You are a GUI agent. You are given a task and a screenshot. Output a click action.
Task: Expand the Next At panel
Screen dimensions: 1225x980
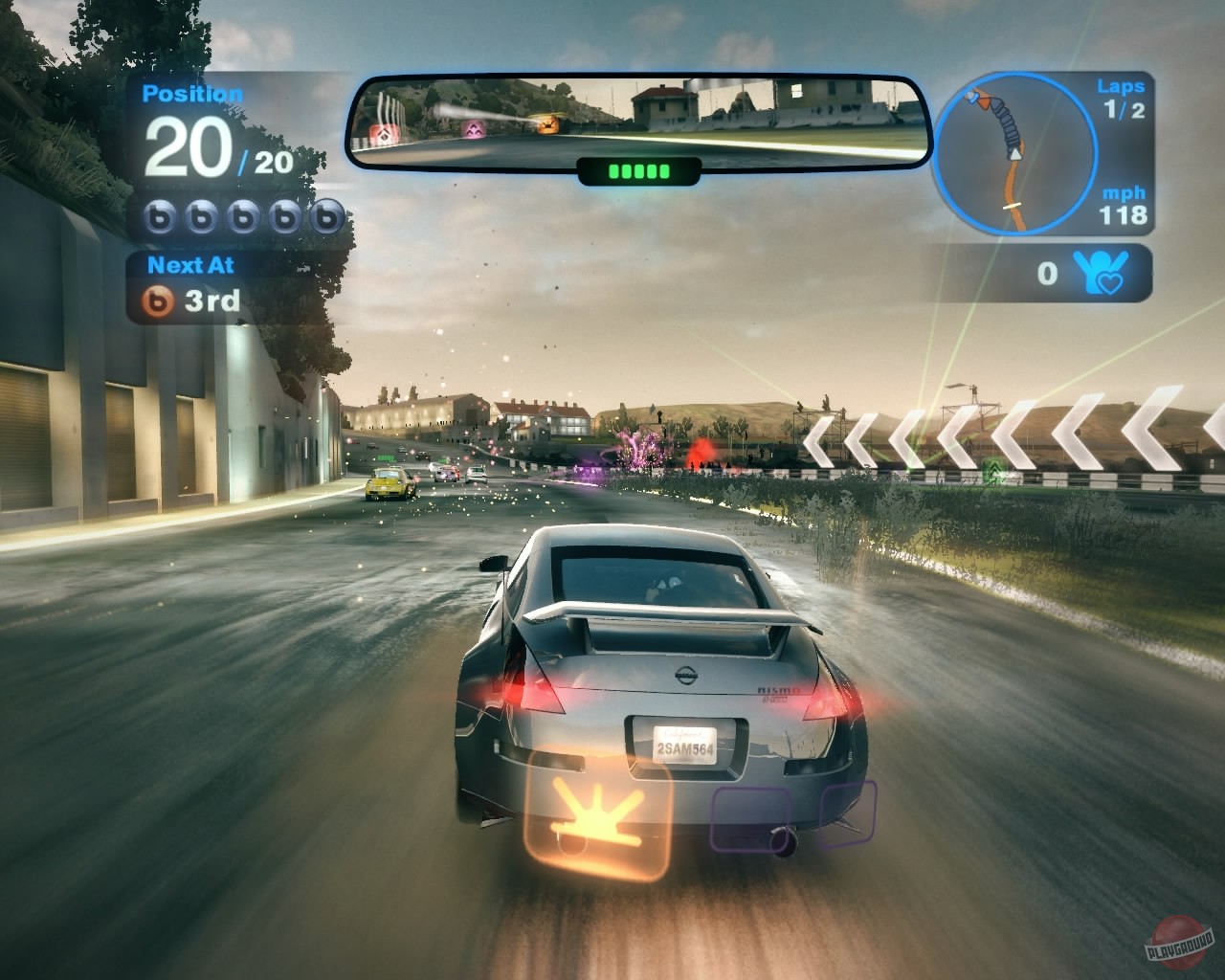coord(189,265)
